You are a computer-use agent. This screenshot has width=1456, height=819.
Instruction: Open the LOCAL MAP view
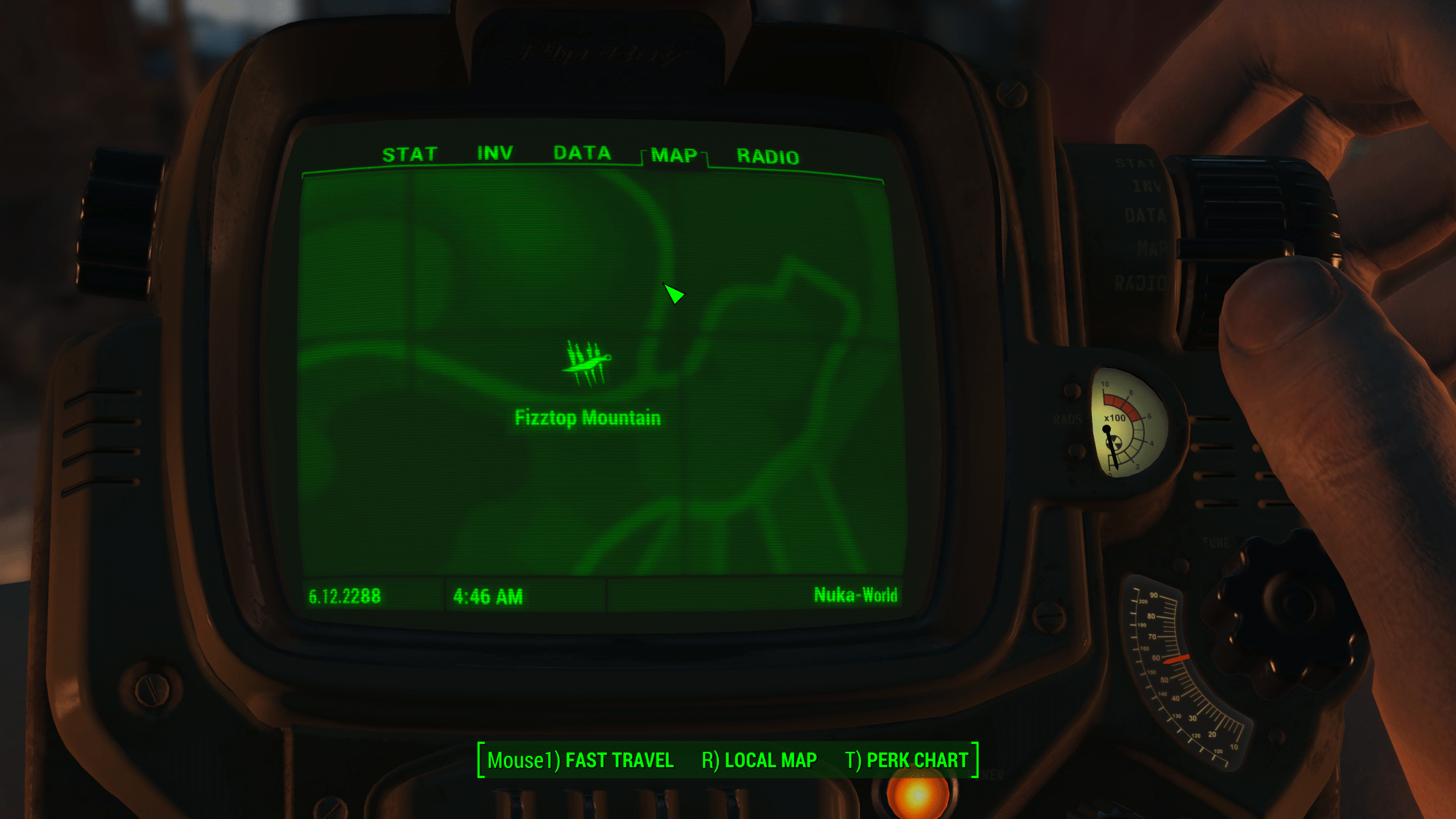[x=759, y=760]
